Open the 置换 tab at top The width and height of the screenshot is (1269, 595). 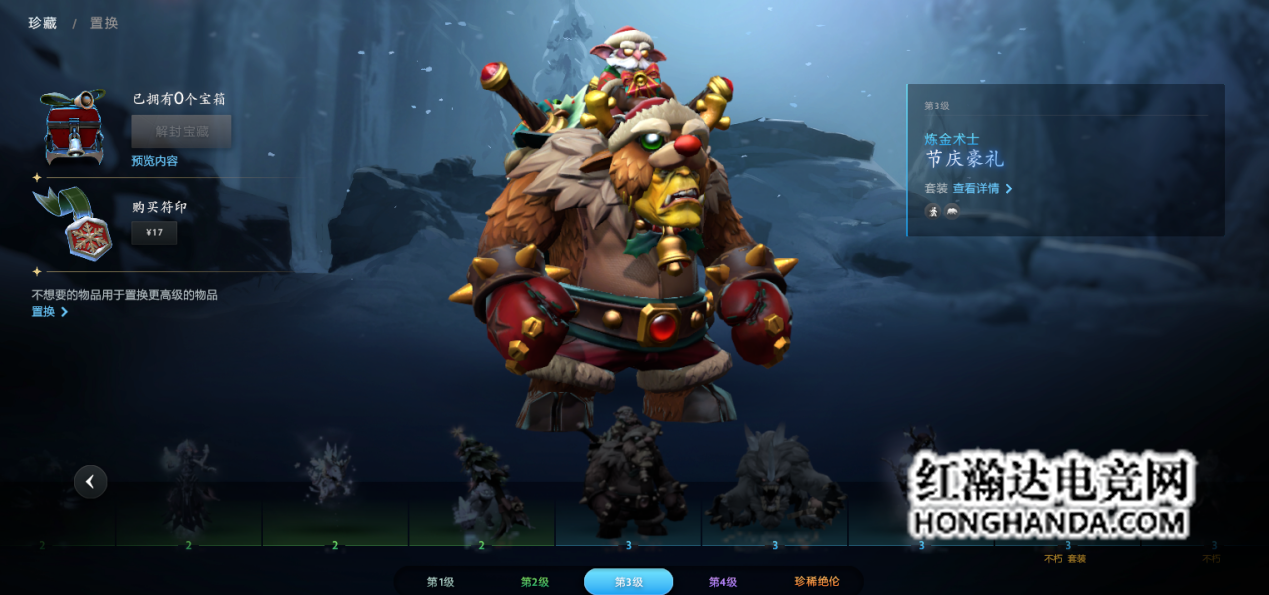coord(104,23)
